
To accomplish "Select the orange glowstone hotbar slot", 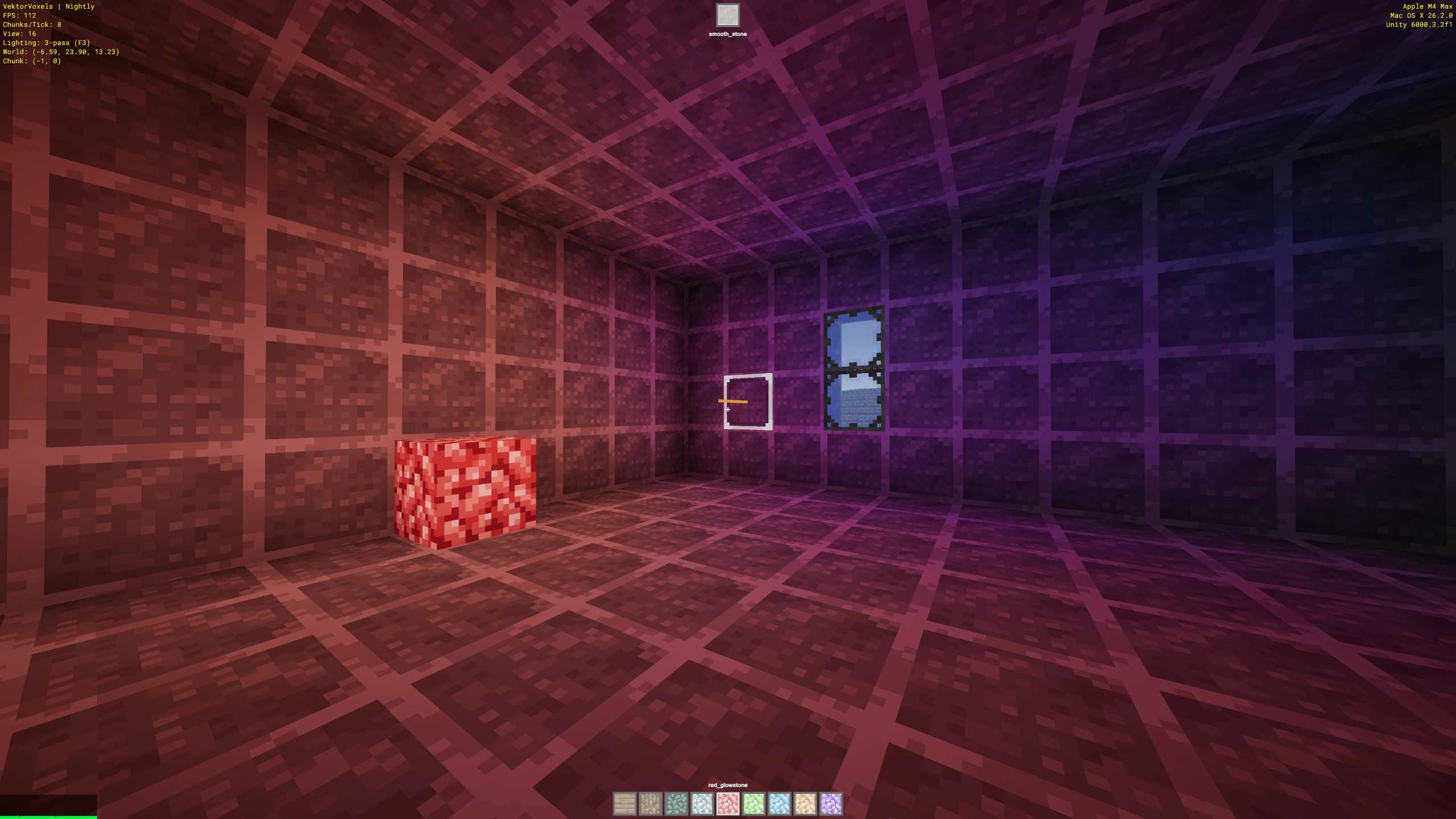I will click(805, 804).
